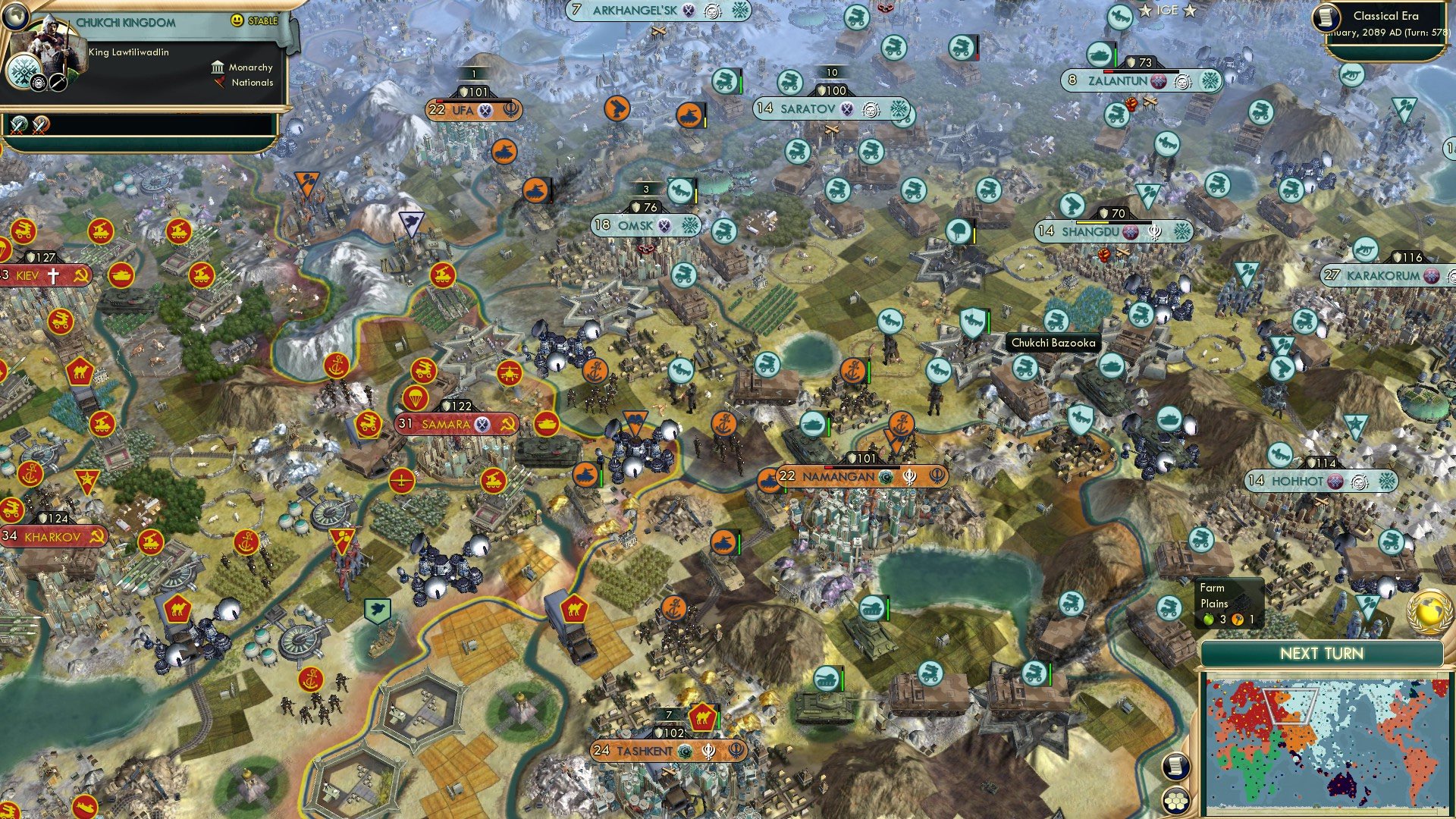1456x819 pixels.
Task: Select the hex grid strategic view icon near minimap
Action: tap(1176, 802)
